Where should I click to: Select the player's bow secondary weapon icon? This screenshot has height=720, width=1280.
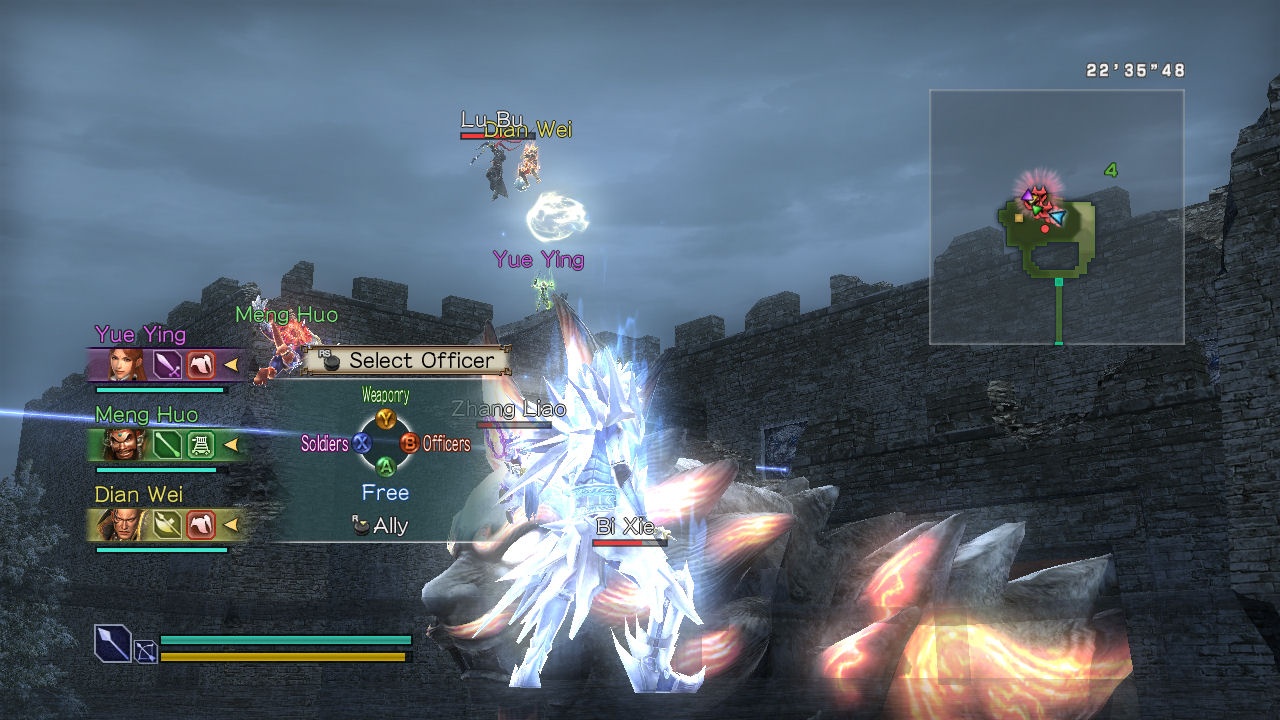pos(146,652)
